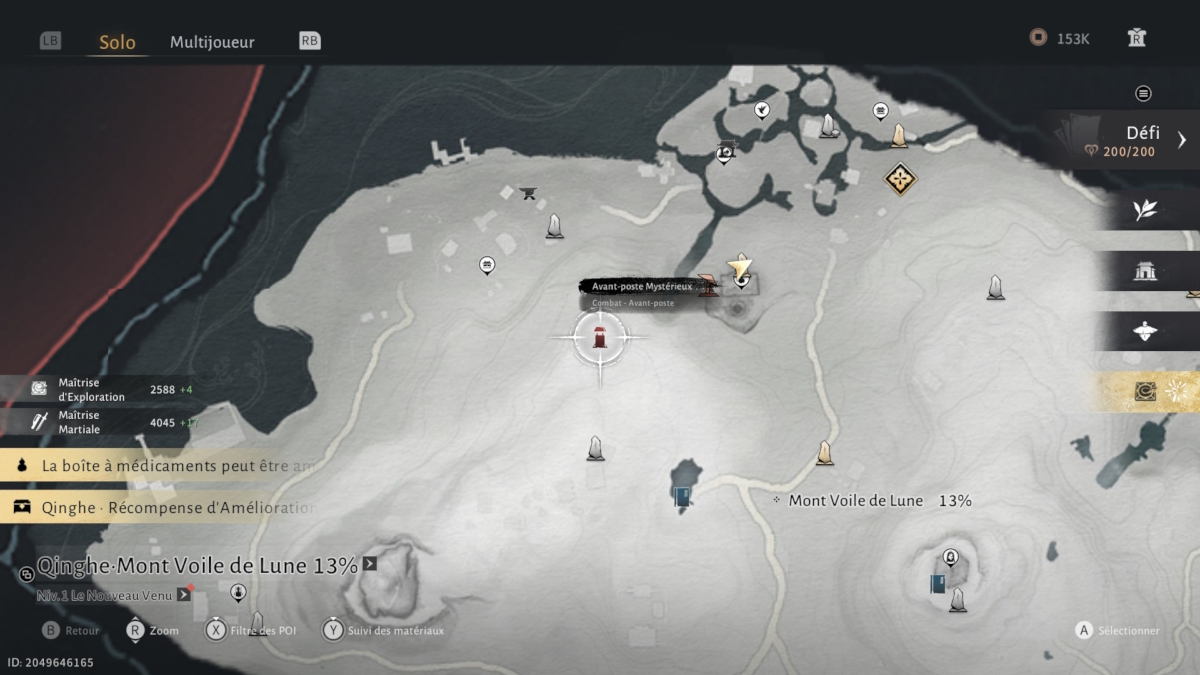Click the bird map pin
The width and height of the screenshot is (1200, 675).
click(762, 109)
